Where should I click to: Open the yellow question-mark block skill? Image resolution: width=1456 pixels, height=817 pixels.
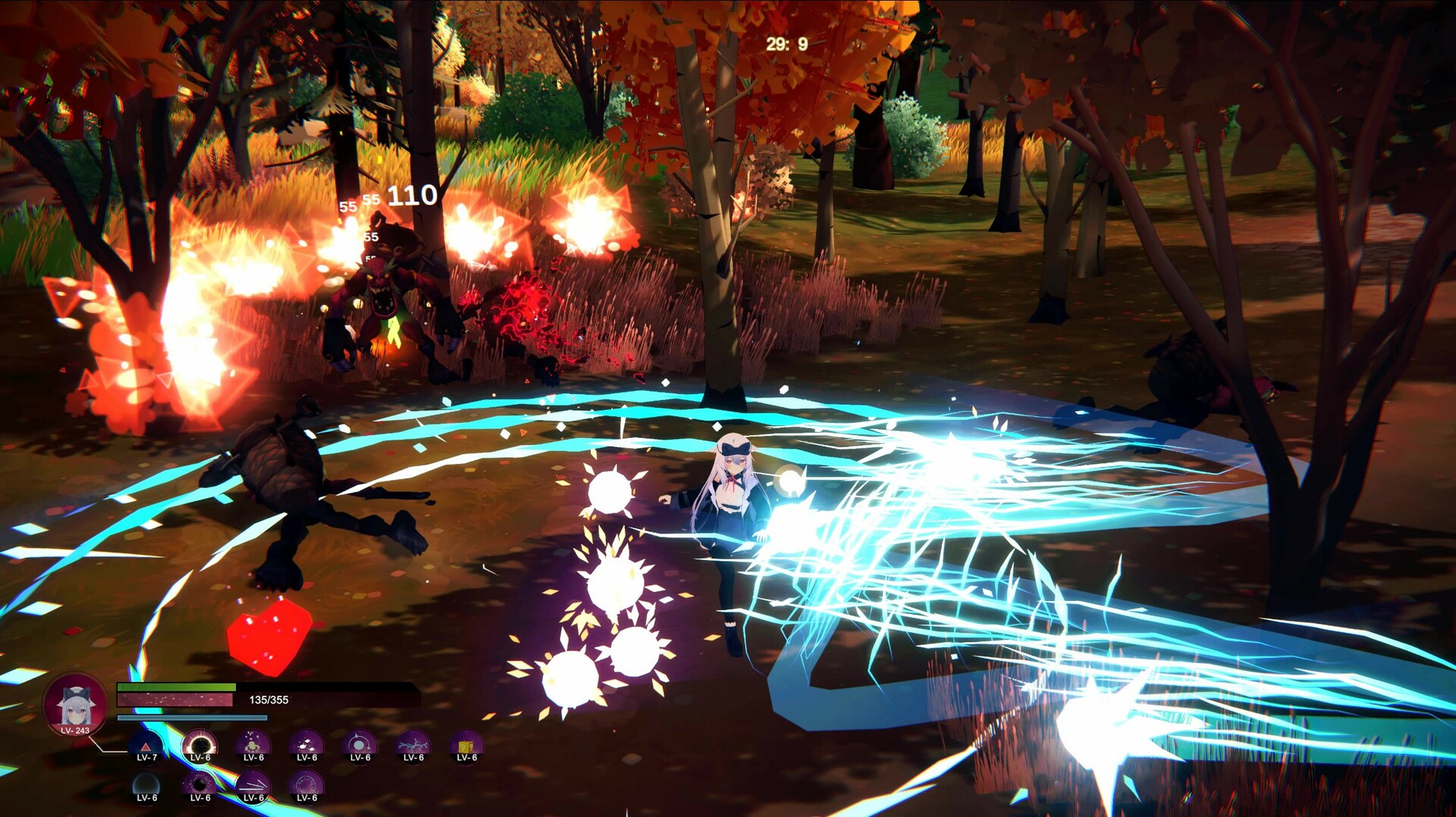[466, 746]
